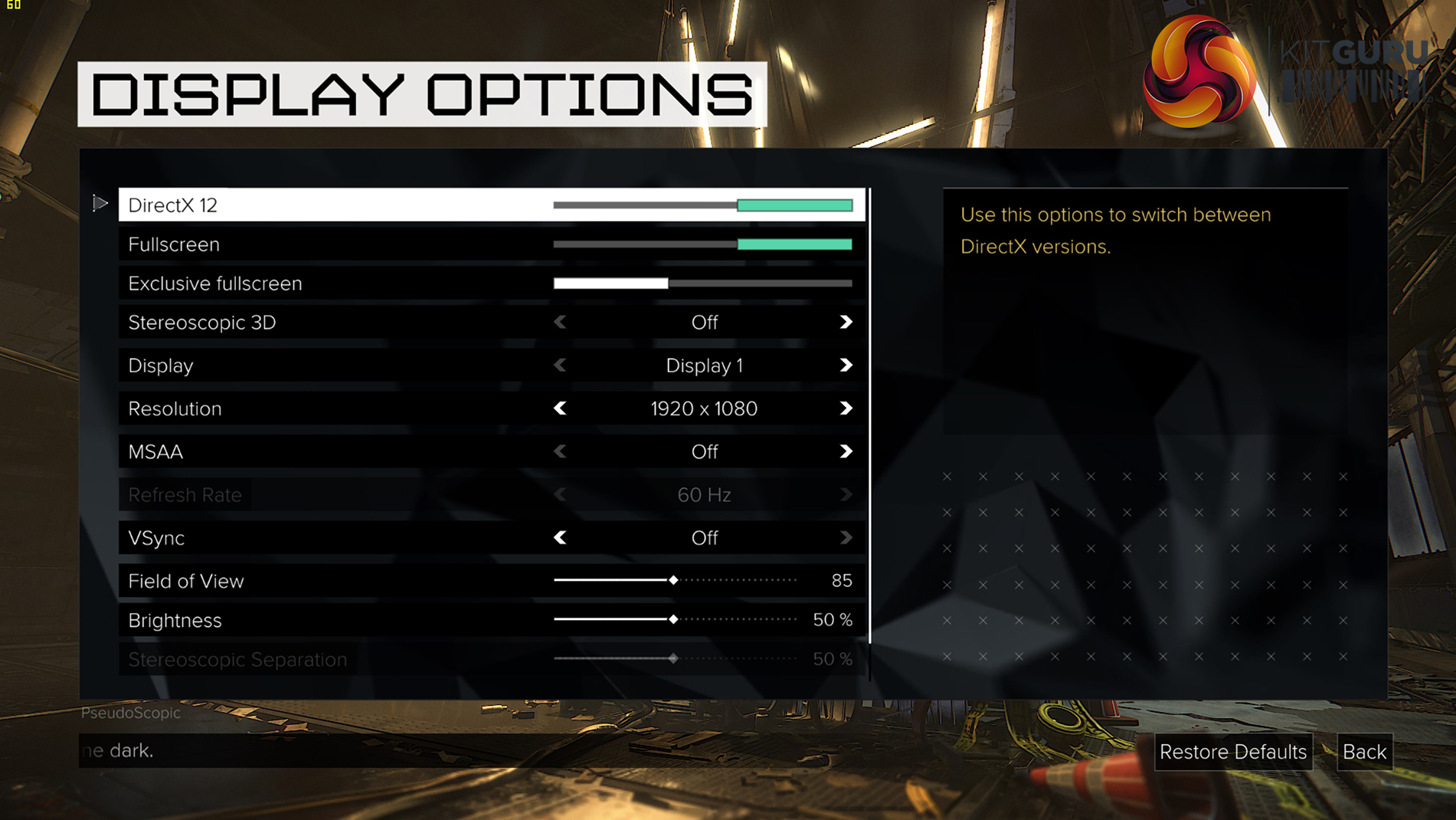Viewport: 1456px width, 820px height.
Task: Click the left arrow for VSync
Action: pyautogui.click(x=560, y=538)
